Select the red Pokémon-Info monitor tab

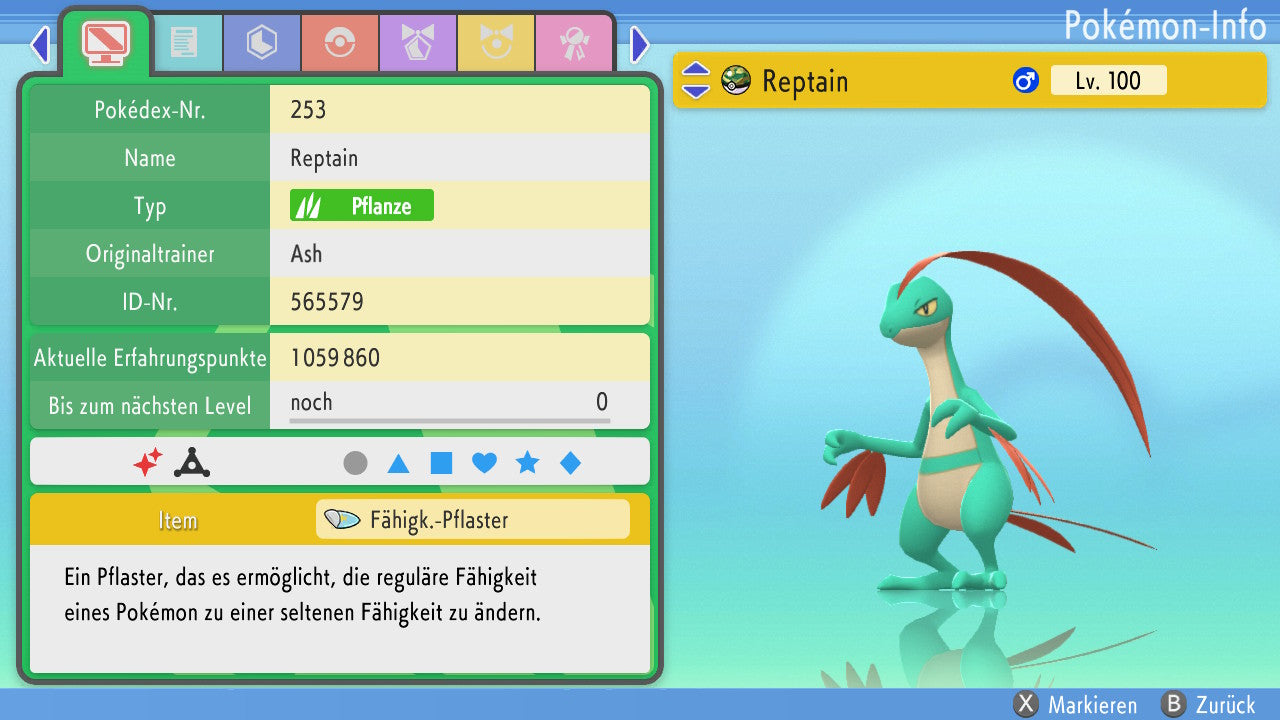105,42
